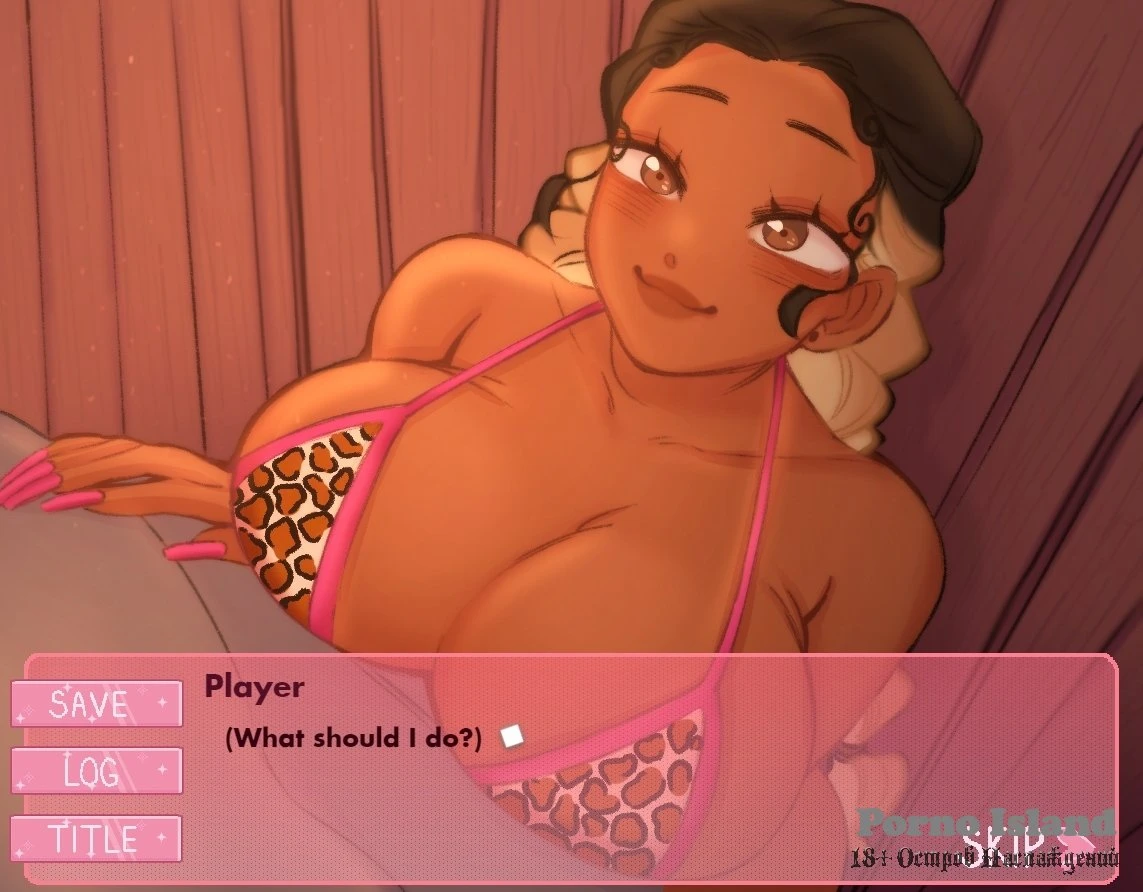Return to the TITLE screen

[x=96, y=838]
